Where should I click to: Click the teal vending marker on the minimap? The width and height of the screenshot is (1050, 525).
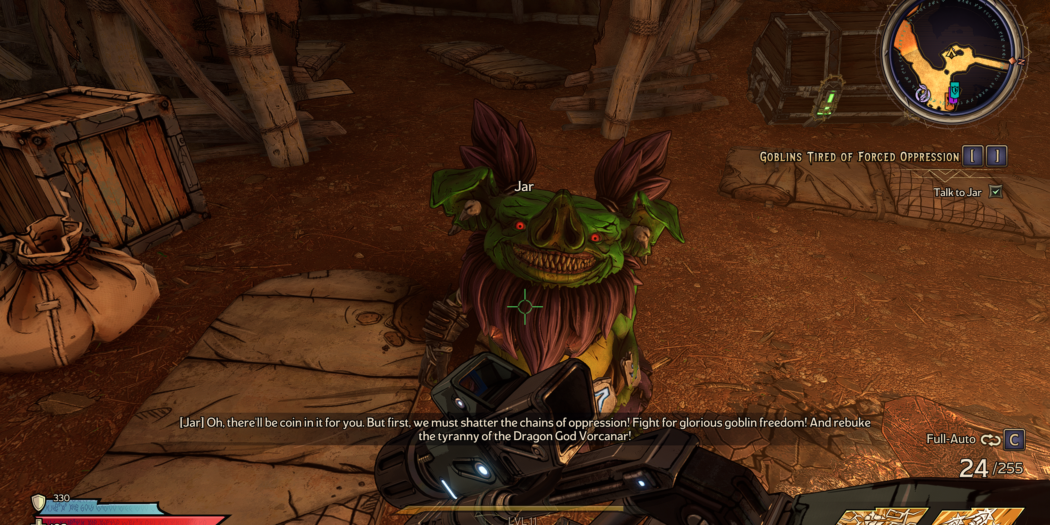pyautogui.click(x=954, y=91)
